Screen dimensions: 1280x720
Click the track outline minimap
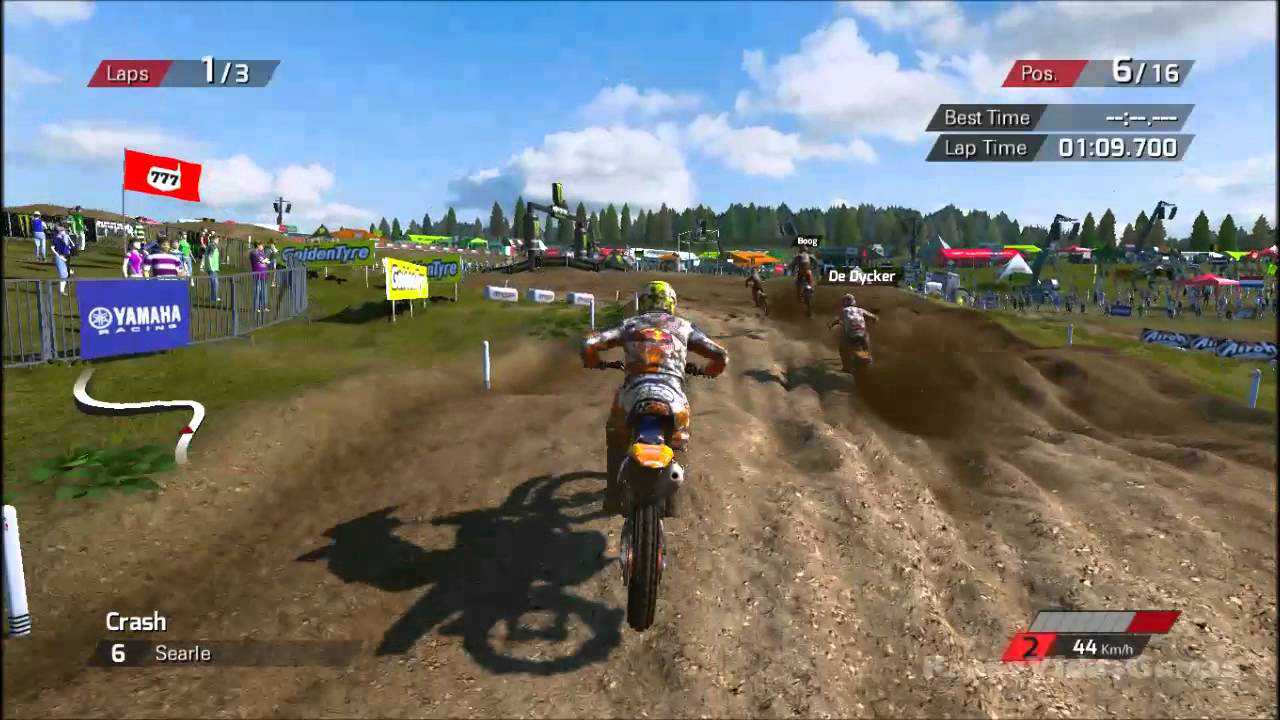click(x=140, y=410)
